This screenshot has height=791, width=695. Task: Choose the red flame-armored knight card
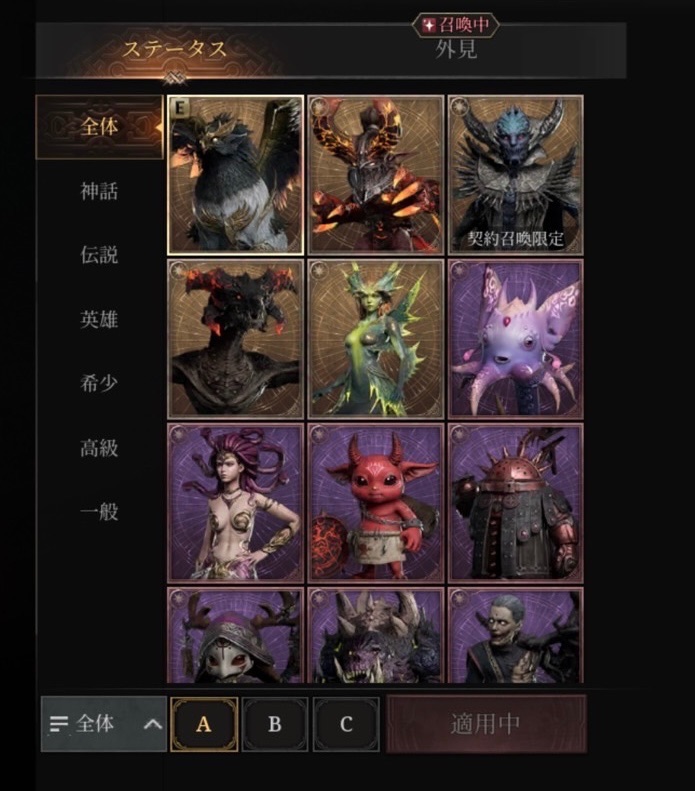tap(376, 175)
